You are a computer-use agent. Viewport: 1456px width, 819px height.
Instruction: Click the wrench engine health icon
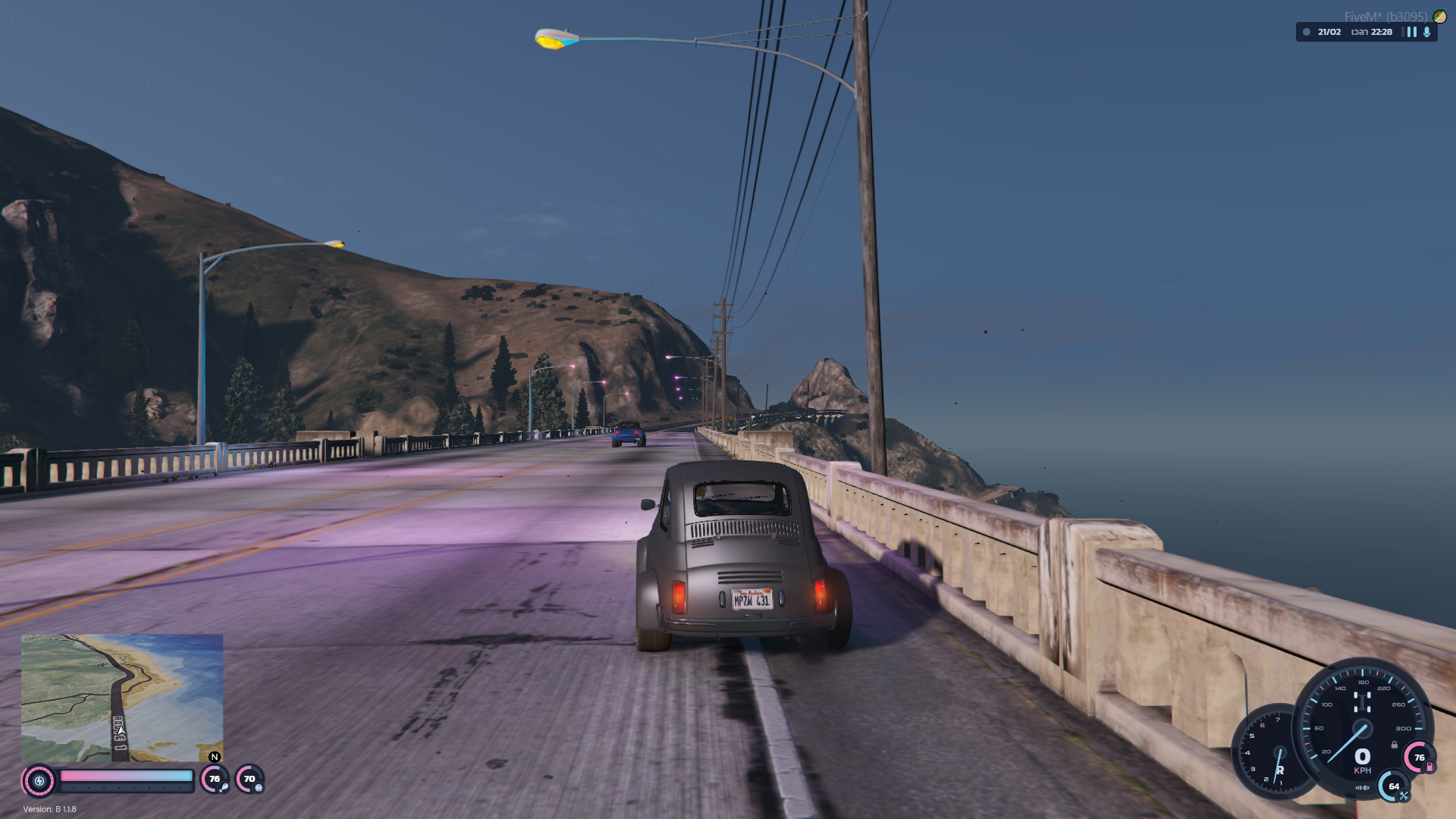pyautogui.click(x=1403, y=795)
